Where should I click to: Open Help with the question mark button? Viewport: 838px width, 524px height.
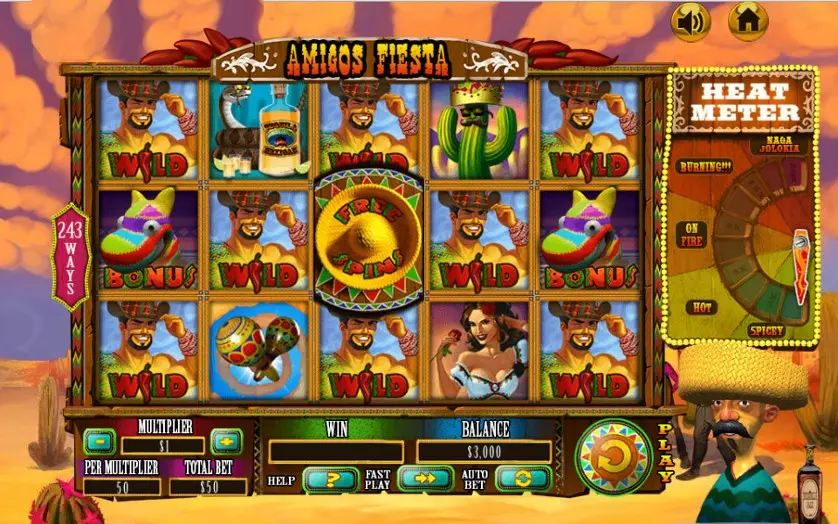coord(331,479)
